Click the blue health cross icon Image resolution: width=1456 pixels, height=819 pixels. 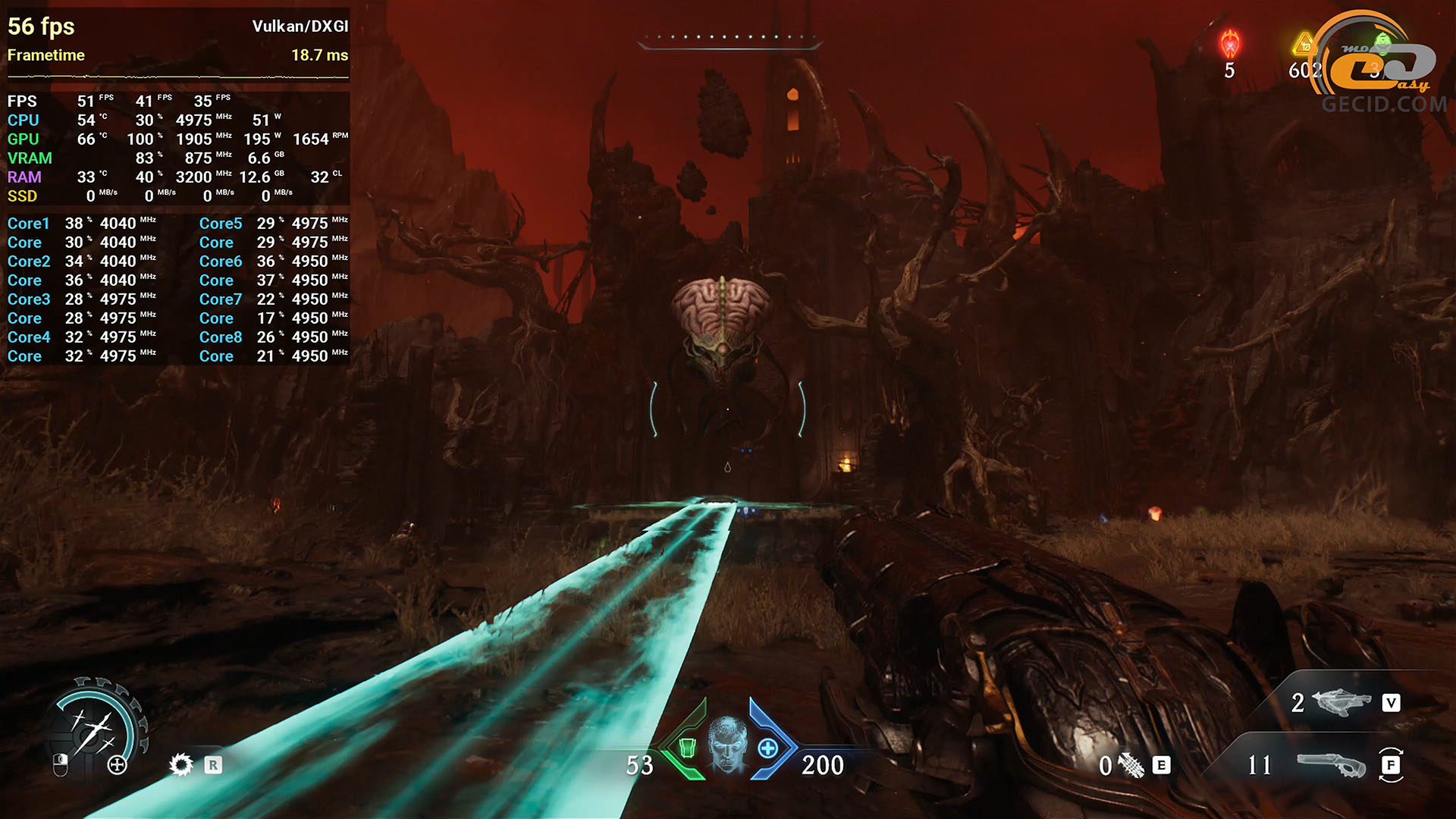click(768, 748)
